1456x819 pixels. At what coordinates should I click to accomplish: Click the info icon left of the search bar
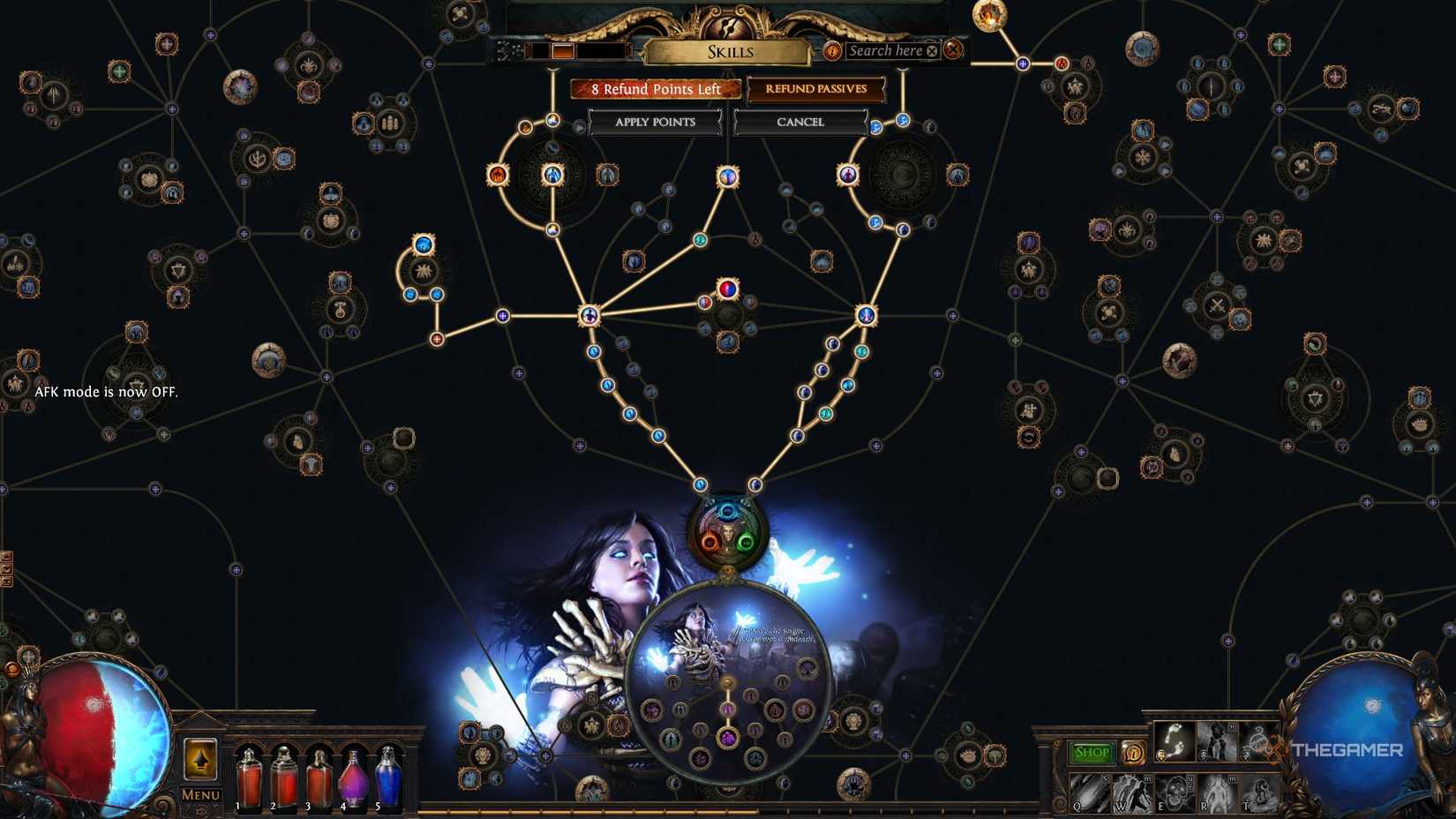tap(832, 51)
